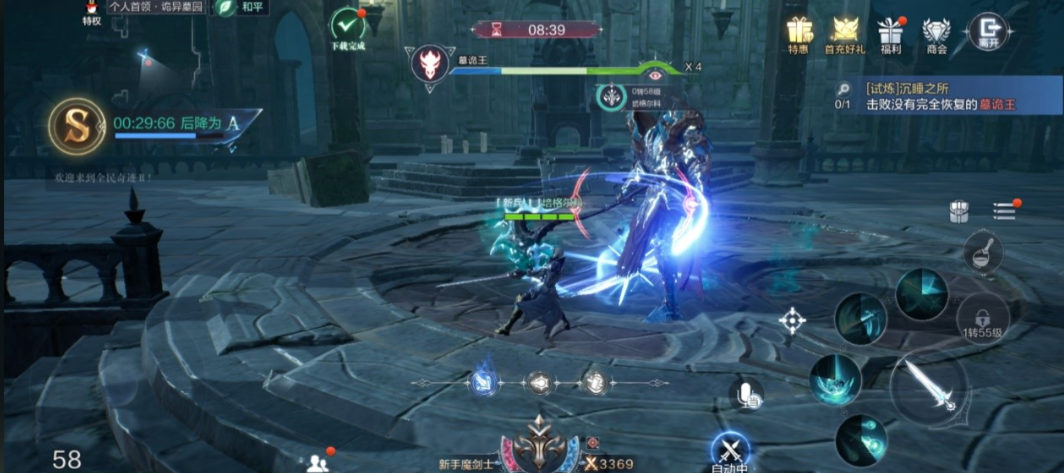This screenshot has width=1064, height=473.
Task: Select the blue flaming arrow mode icon
Action: pos(483,382)
